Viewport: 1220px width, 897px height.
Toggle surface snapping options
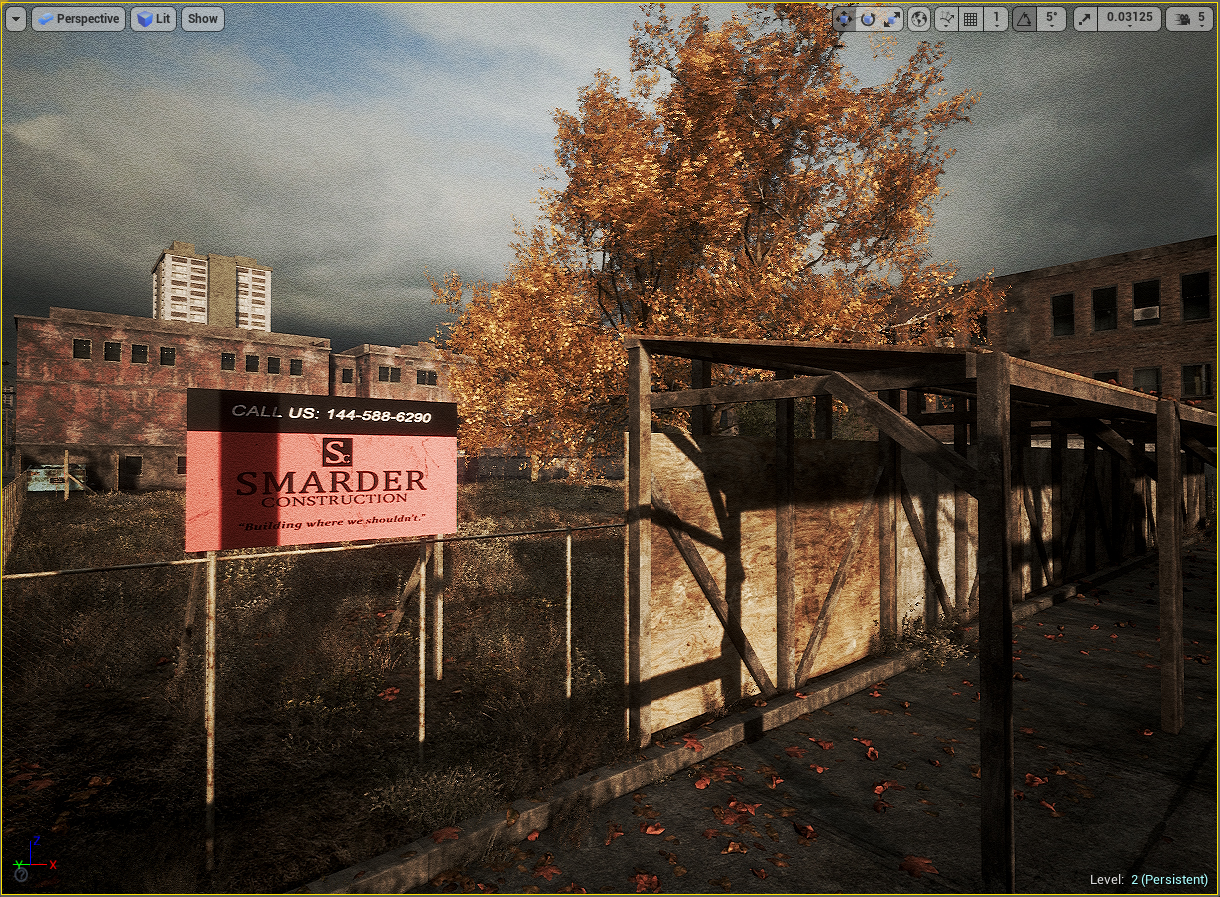pos(946,19)
